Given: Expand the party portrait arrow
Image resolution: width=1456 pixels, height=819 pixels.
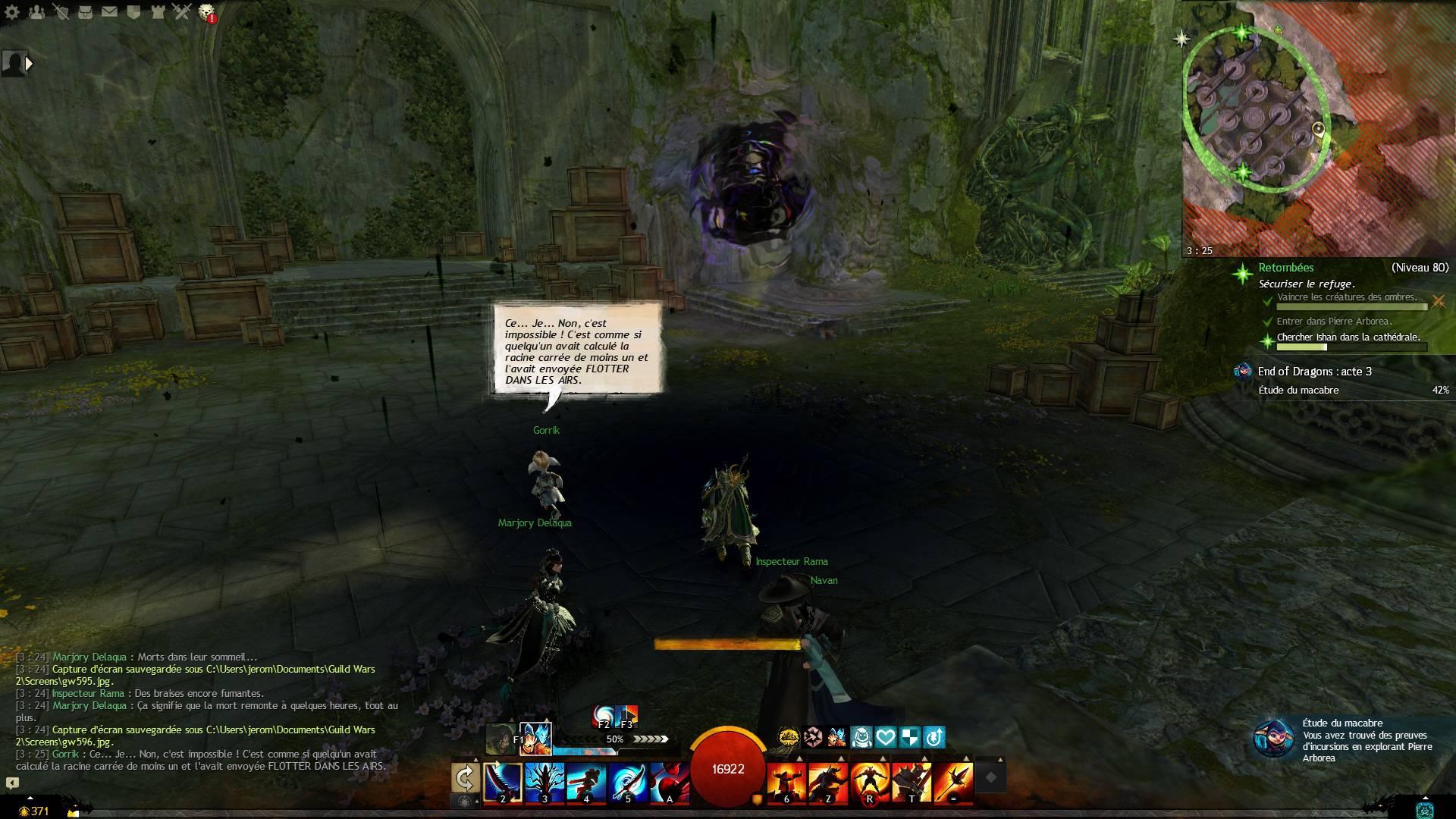Looking at the screenshot, I should tap(30, 64).
